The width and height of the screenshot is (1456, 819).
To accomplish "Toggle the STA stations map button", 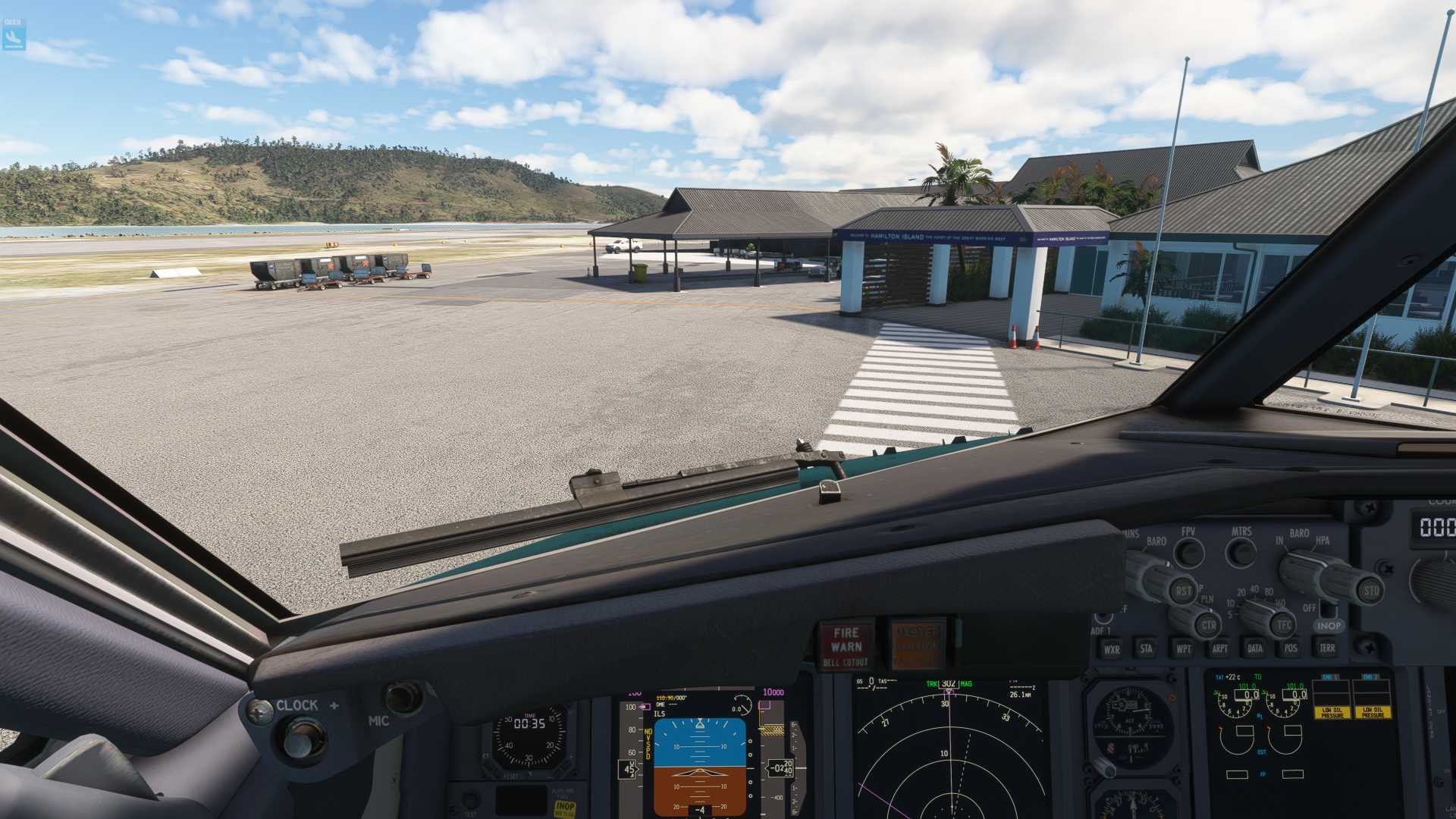I will (1147, 648).
